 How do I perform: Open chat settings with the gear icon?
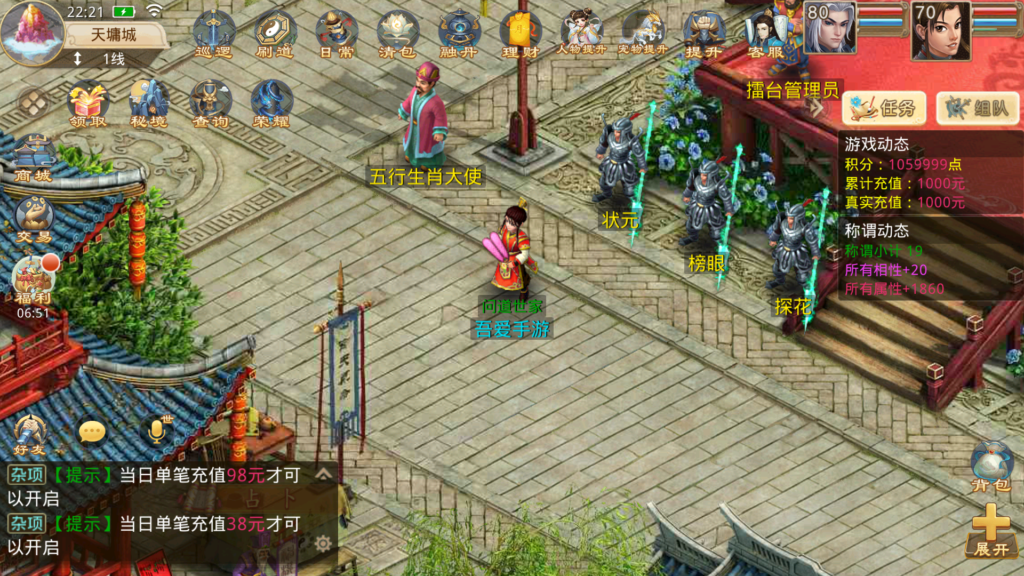(x=323, y=543)
